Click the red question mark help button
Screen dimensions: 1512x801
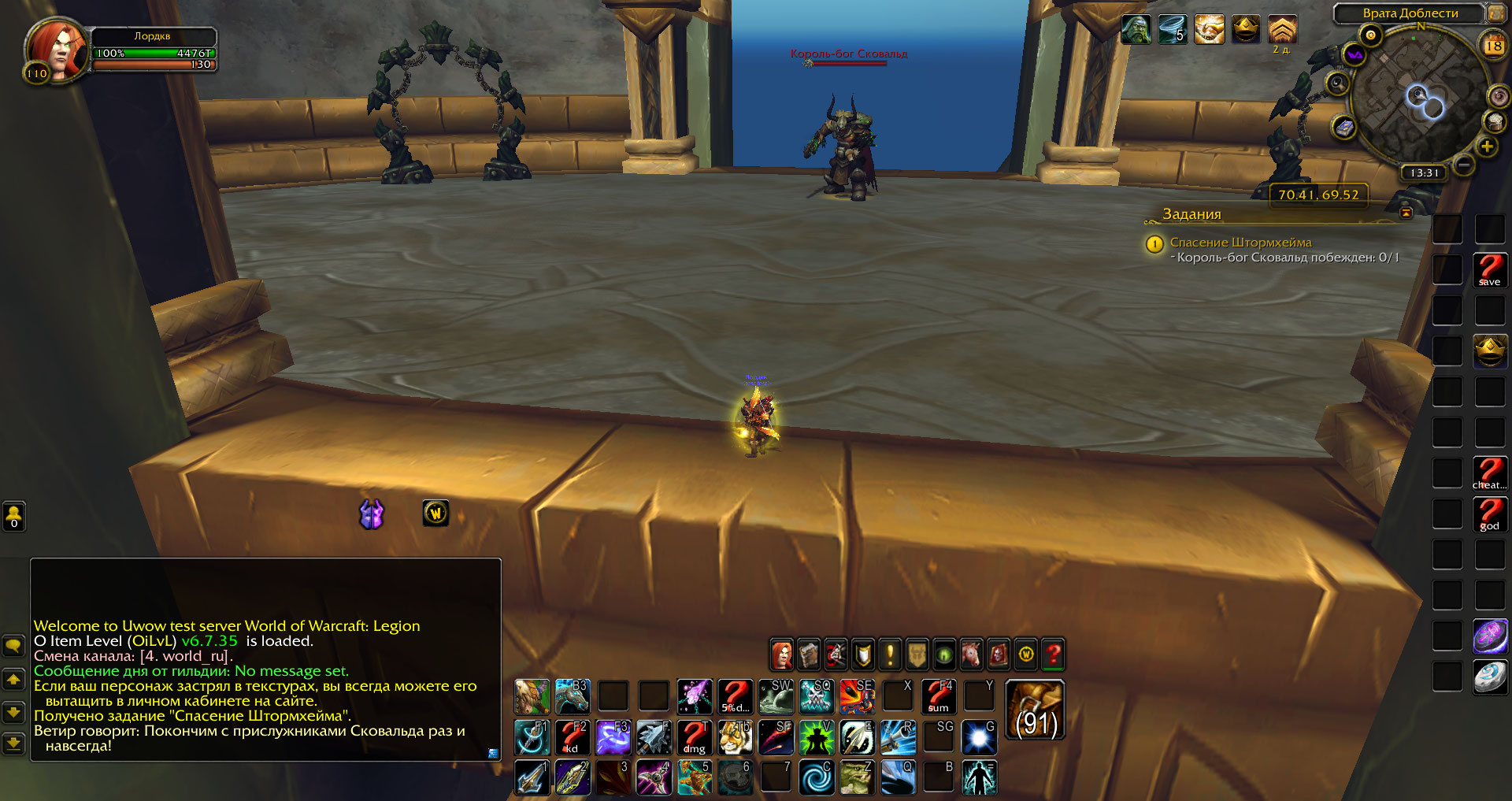click(1053, 655)
